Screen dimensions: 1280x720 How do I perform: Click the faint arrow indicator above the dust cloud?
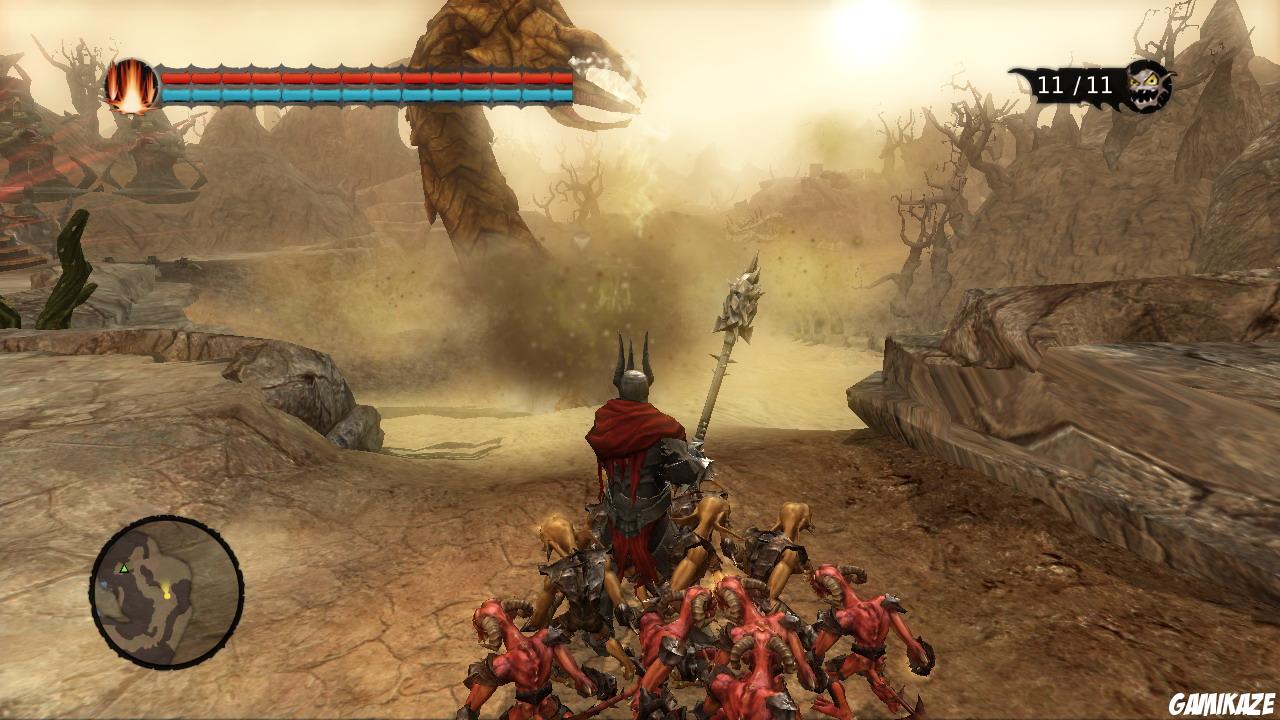coord(580,240)
